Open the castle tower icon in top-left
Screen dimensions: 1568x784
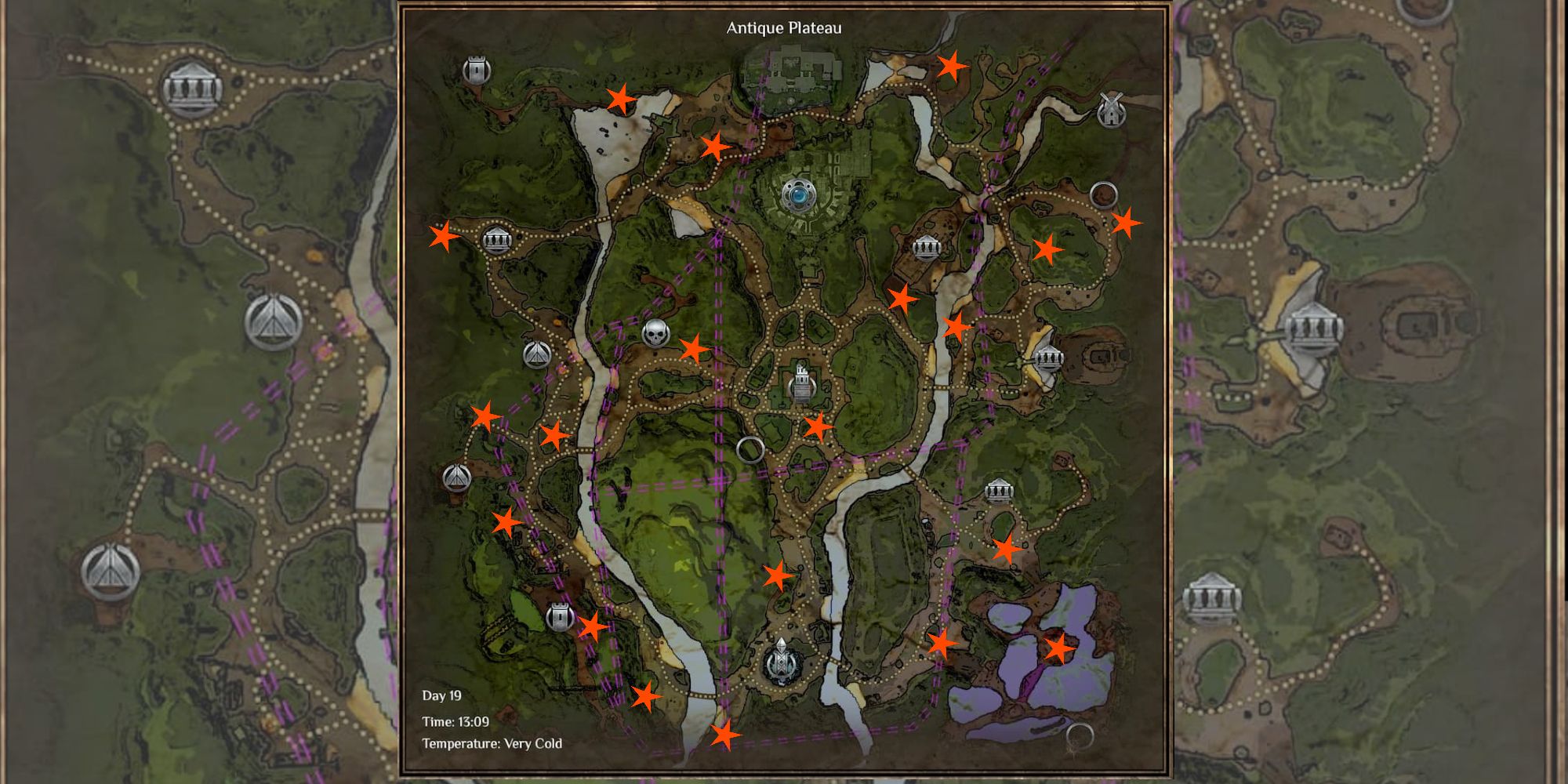tap(477, 69)
